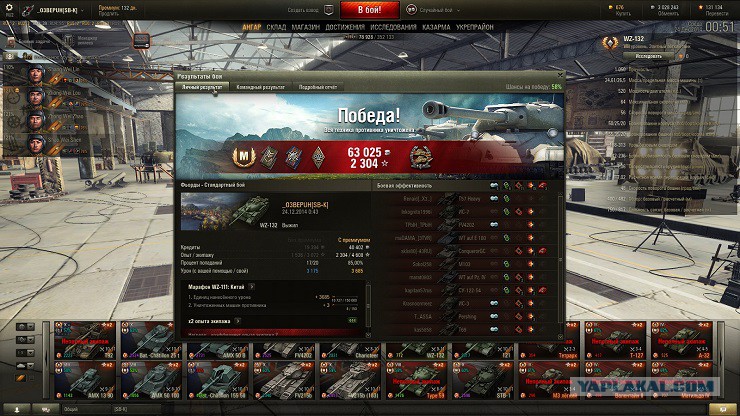This screenshot has width=740, height=416.
Task: Open the Подробный отчёт tab
Action: tap(319, 87)
